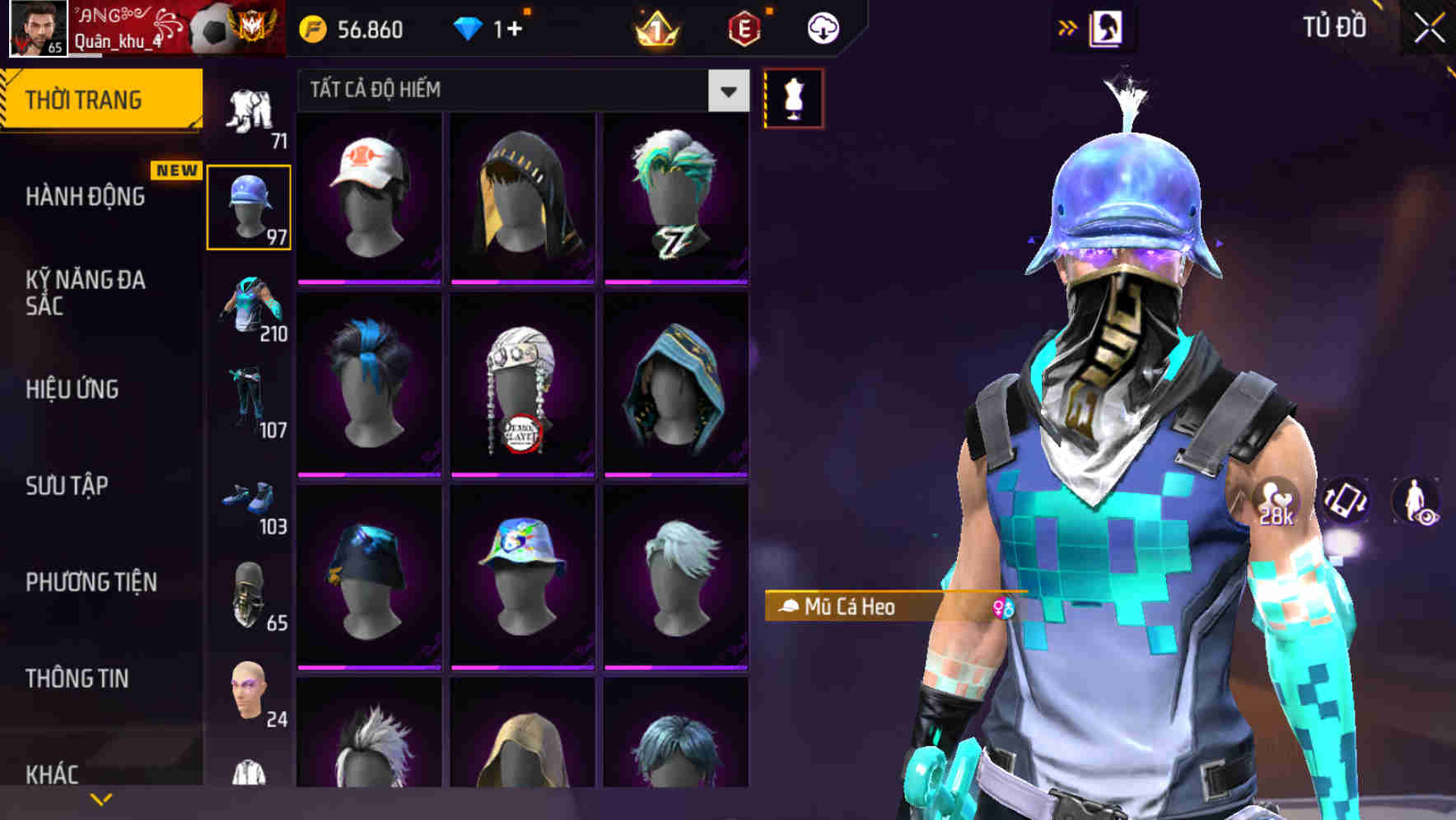Image resolution: width=1456 pixels, height=820 pixels.
Task: Open the mannequin preset outfit panel
Action: [793, 97]
